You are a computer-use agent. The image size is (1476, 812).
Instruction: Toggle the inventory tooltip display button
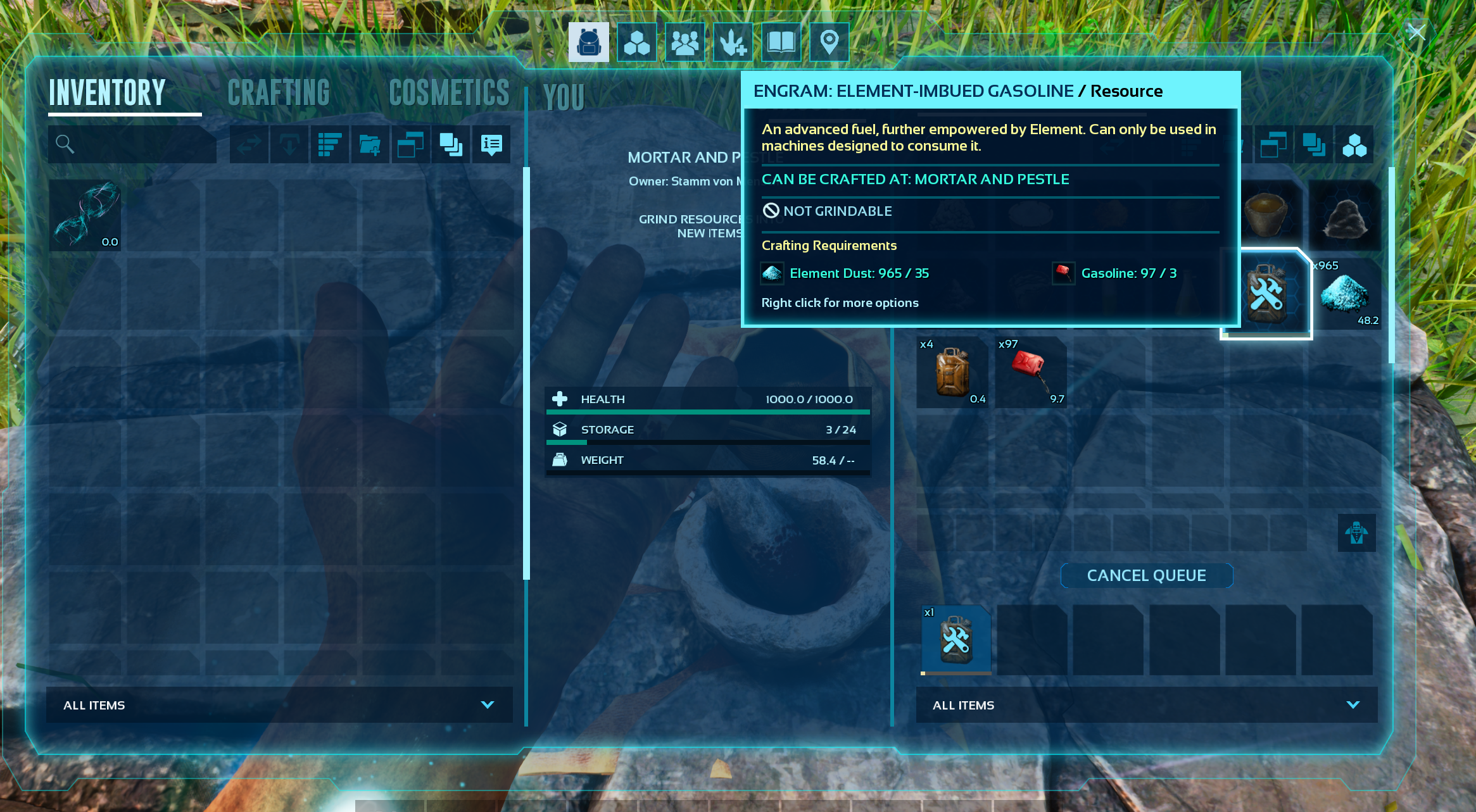491,144
